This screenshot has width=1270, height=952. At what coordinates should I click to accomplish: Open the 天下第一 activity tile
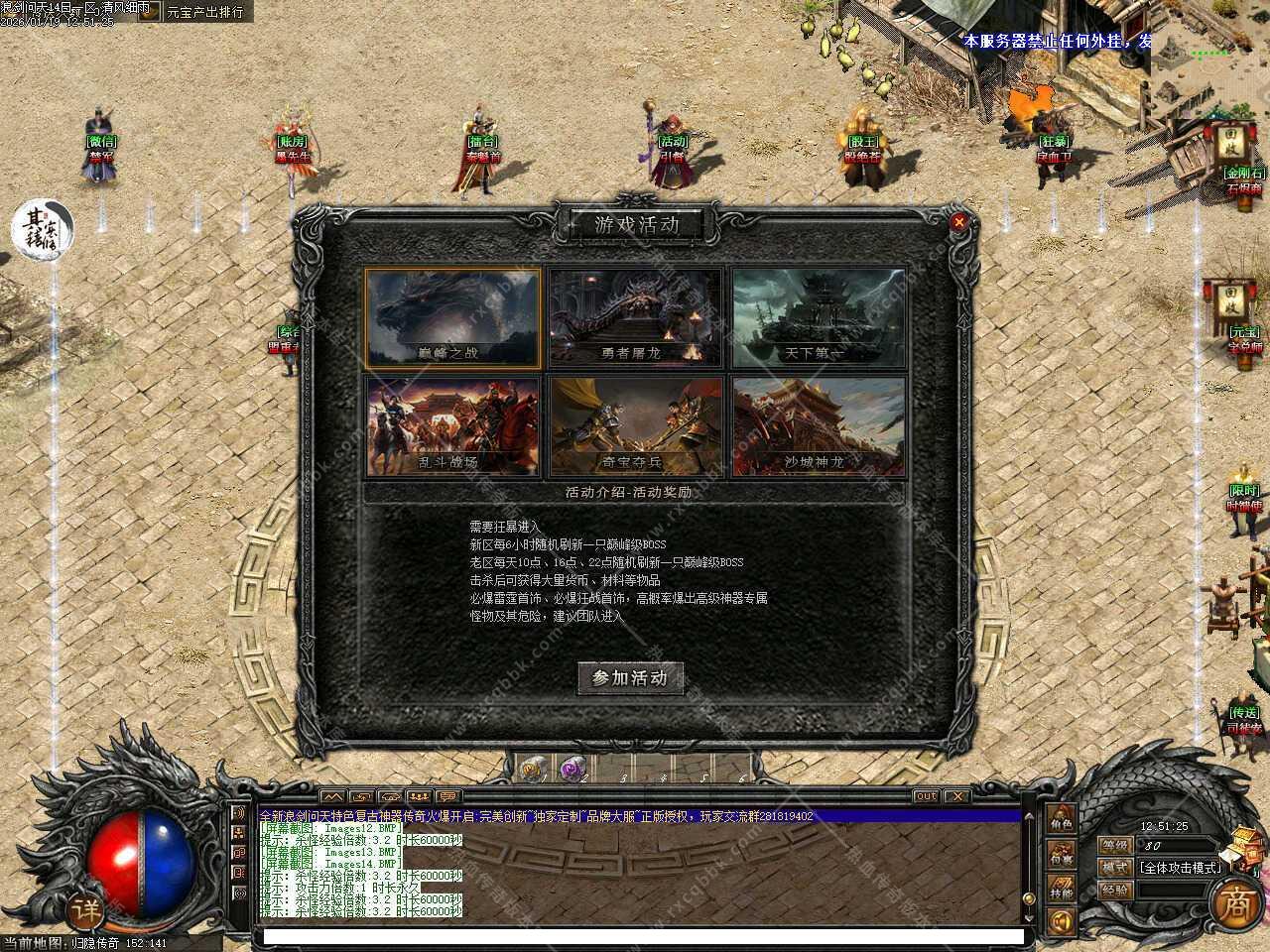tap(820, 317)
